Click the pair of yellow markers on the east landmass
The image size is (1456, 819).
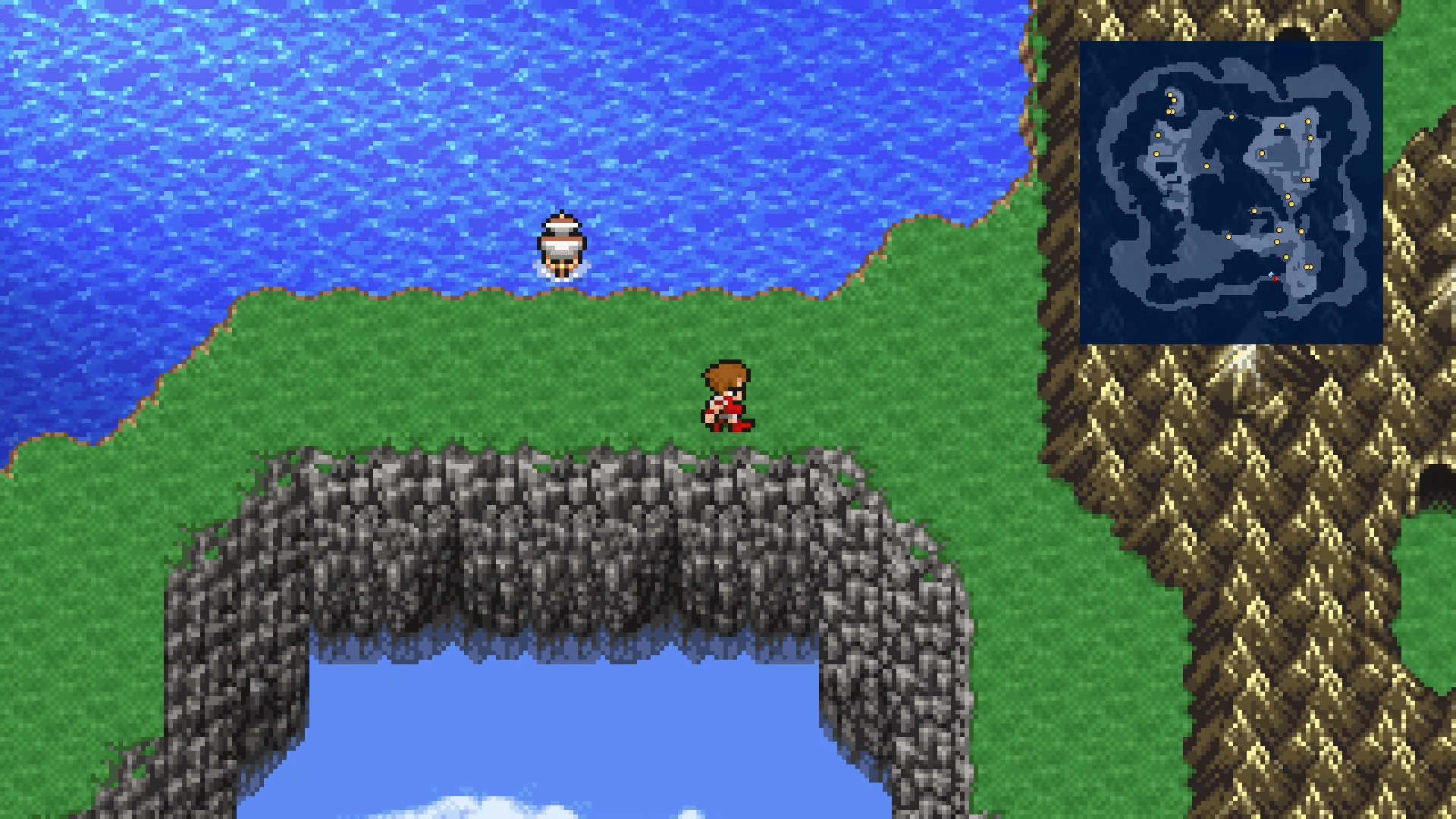click(1306, 179)
